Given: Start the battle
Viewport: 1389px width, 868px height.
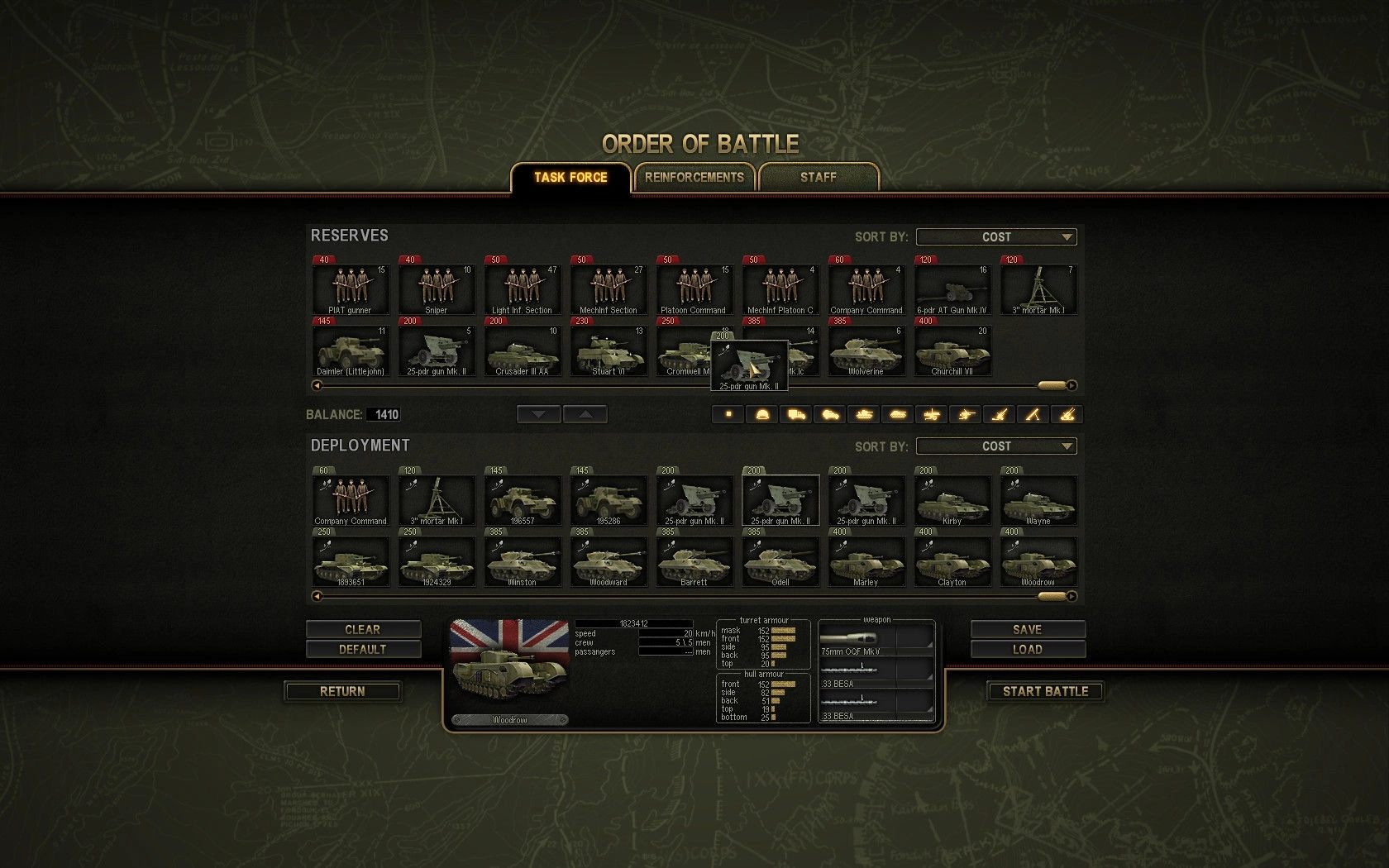Looking at the screenshot, I should click(x=1045, y=691).
